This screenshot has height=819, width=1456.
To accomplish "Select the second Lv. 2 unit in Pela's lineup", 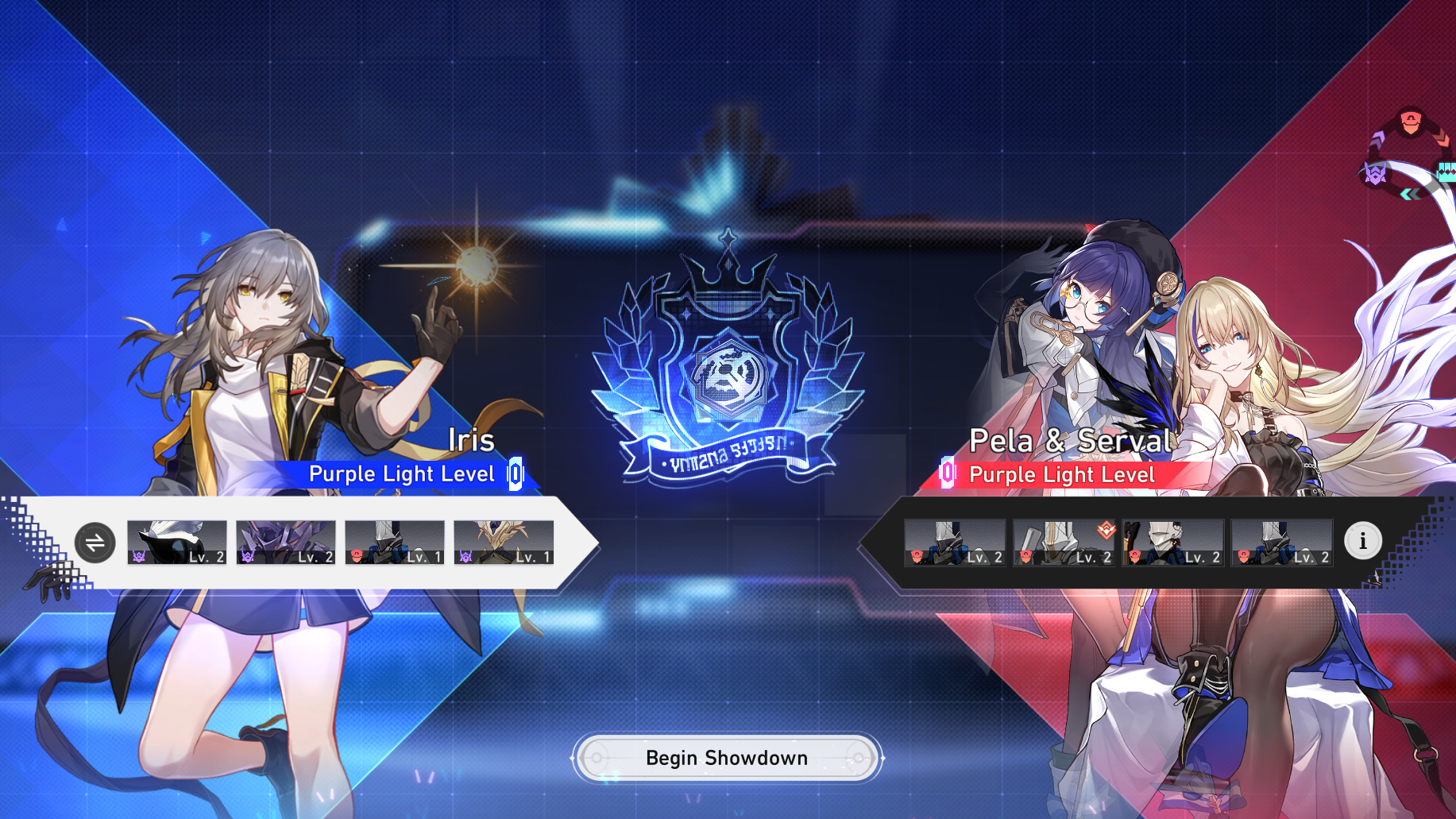I will (1064, 543).
